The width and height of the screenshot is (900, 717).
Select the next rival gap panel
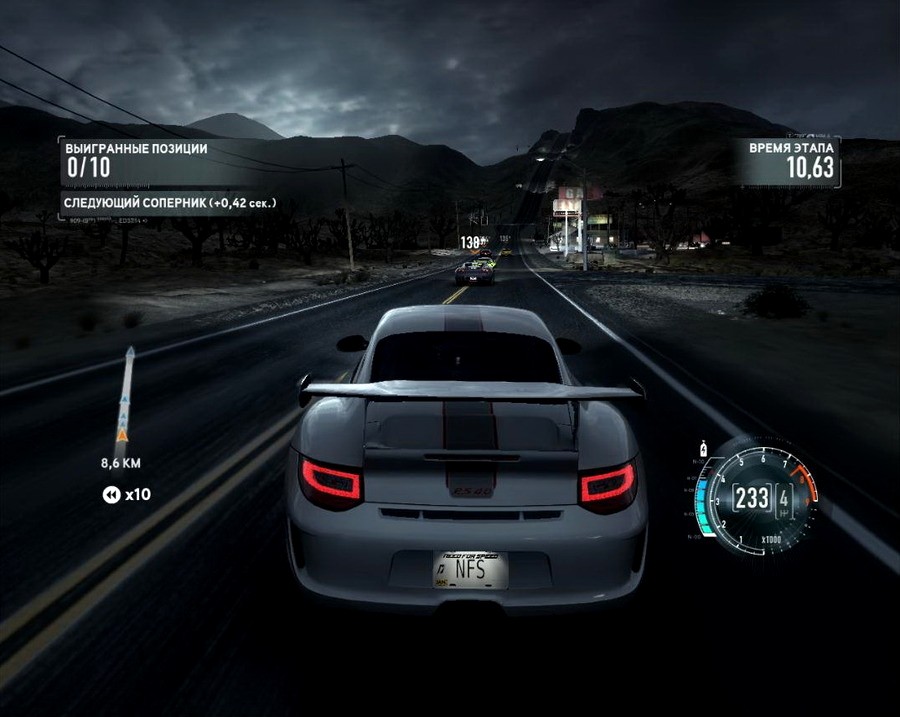[x=170, y=203]
